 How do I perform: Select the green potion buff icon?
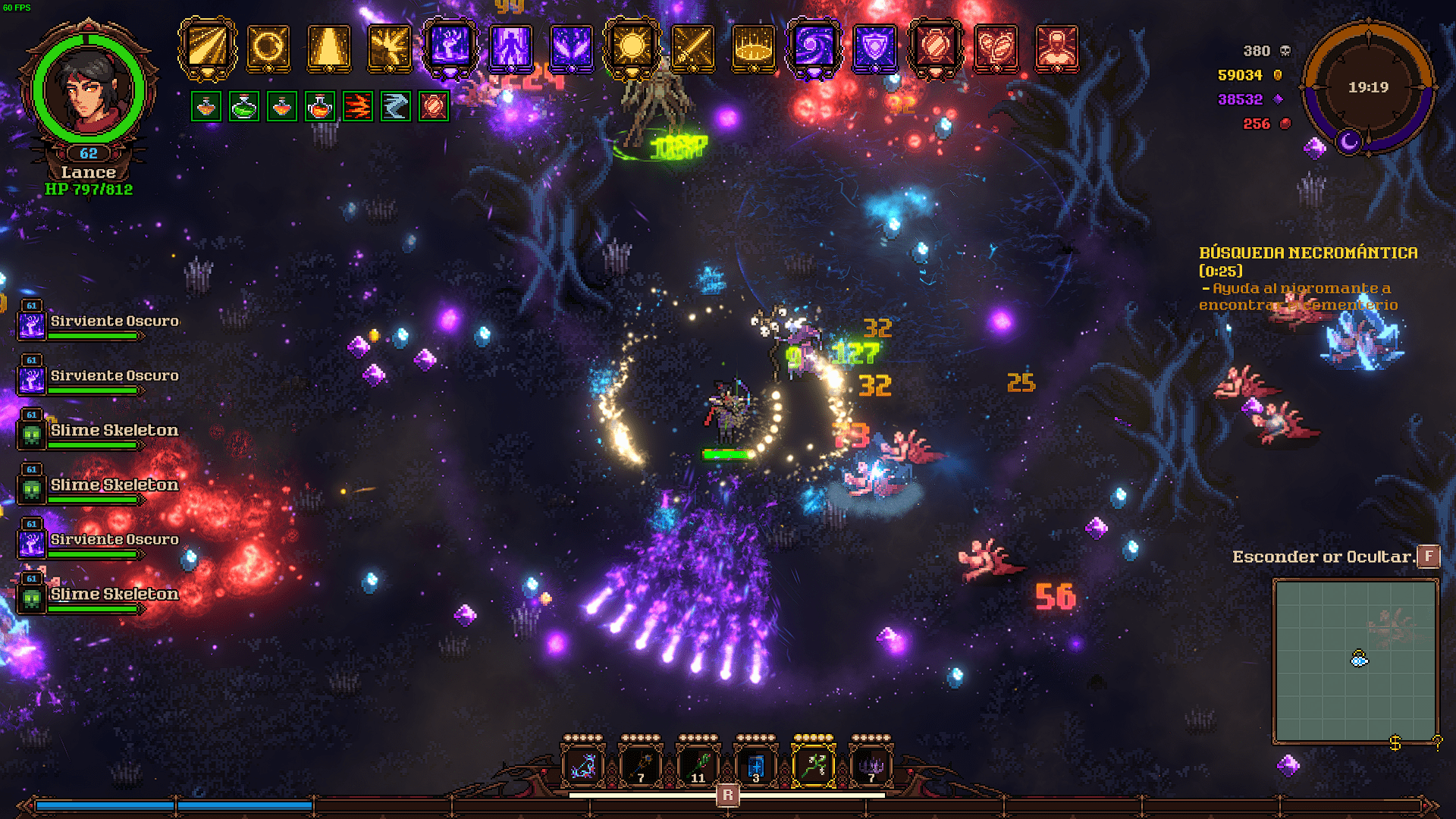click(244, 107)
